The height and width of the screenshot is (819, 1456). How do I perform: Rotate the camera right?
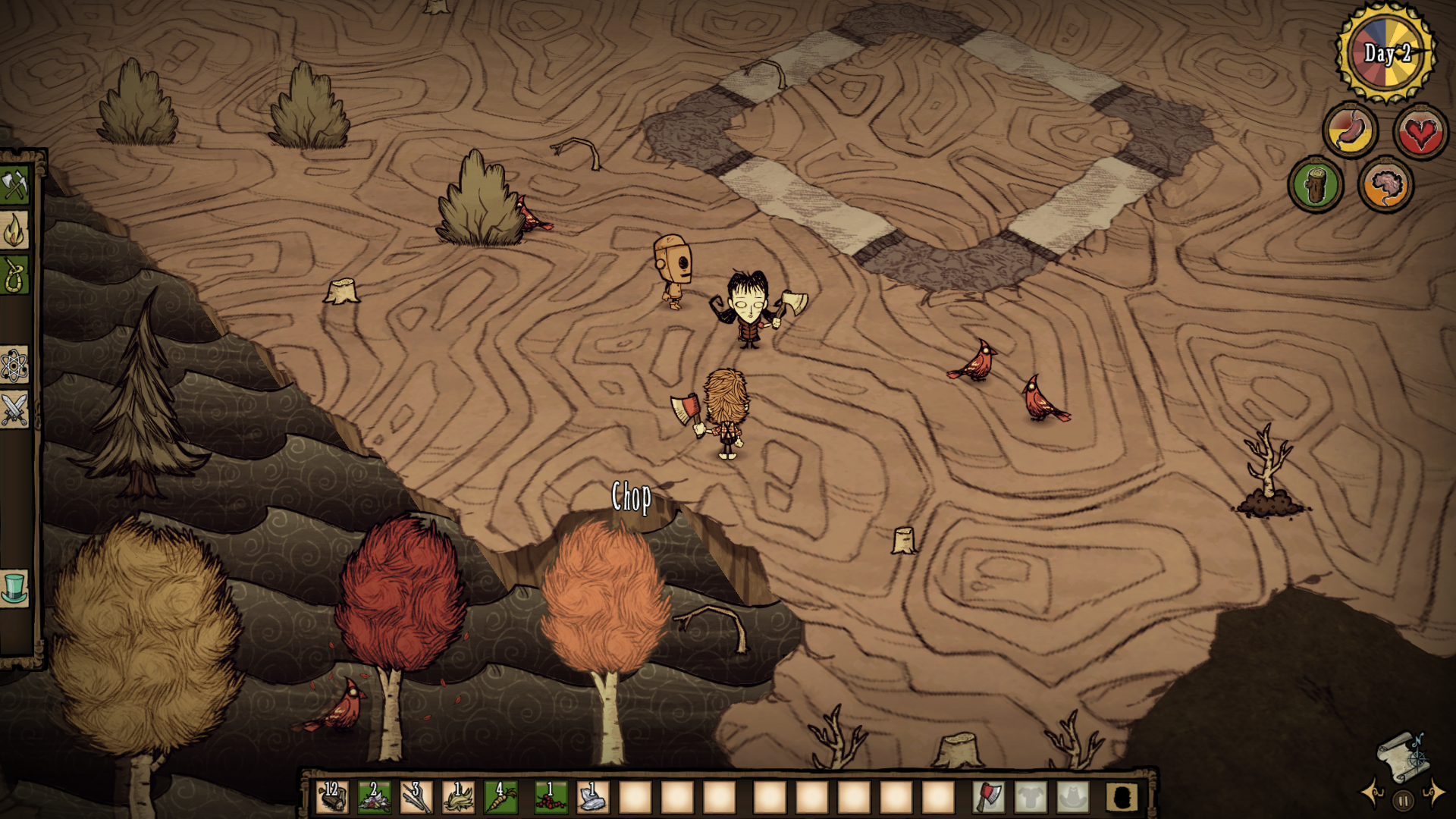1434,793
